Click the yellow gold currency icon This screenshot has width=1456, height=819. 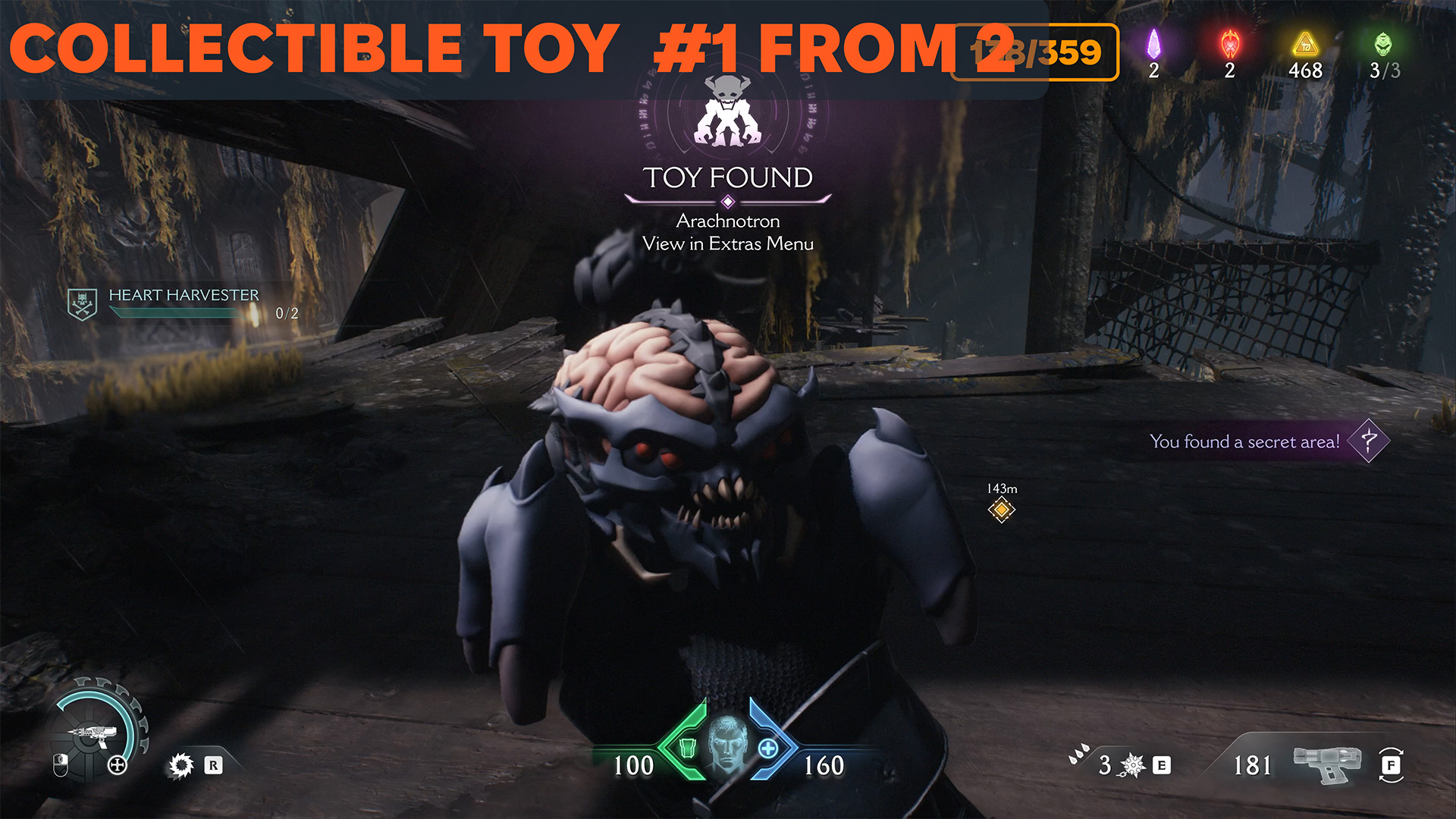click(1305, 44)
